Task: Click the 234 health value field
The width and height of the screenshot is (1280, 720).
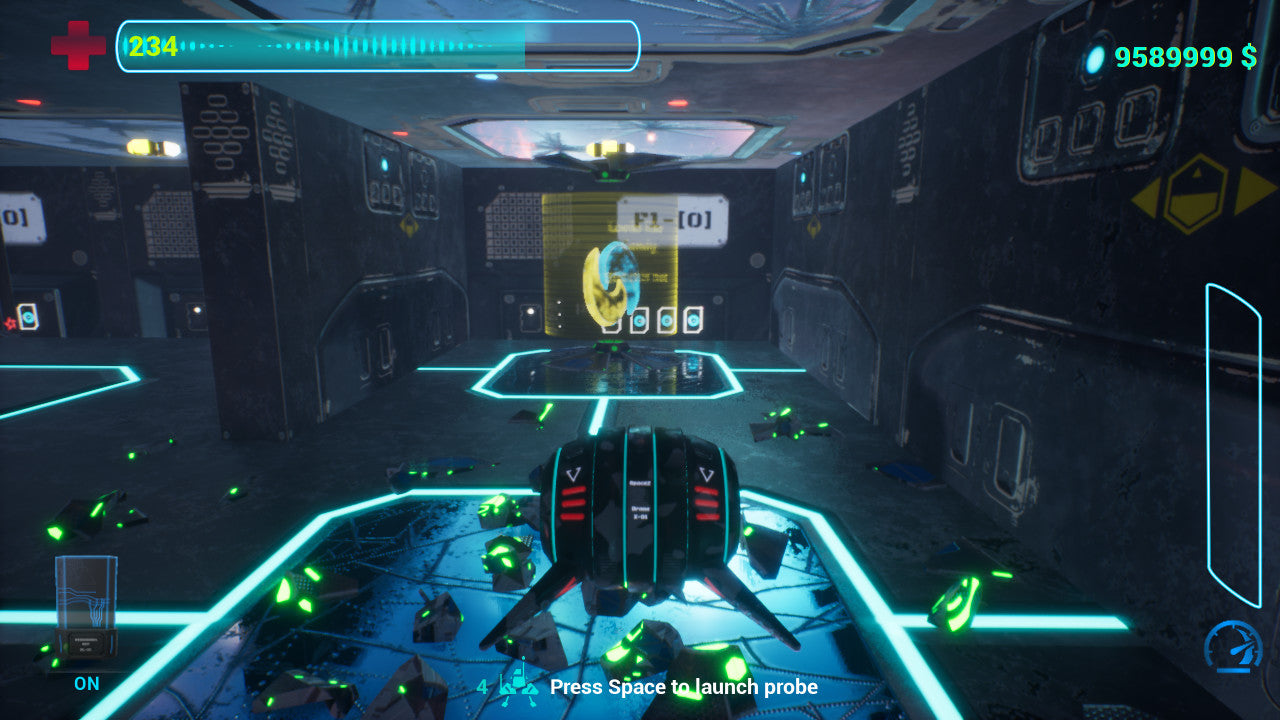Action: pyautogui.click(x=150, y=45)
